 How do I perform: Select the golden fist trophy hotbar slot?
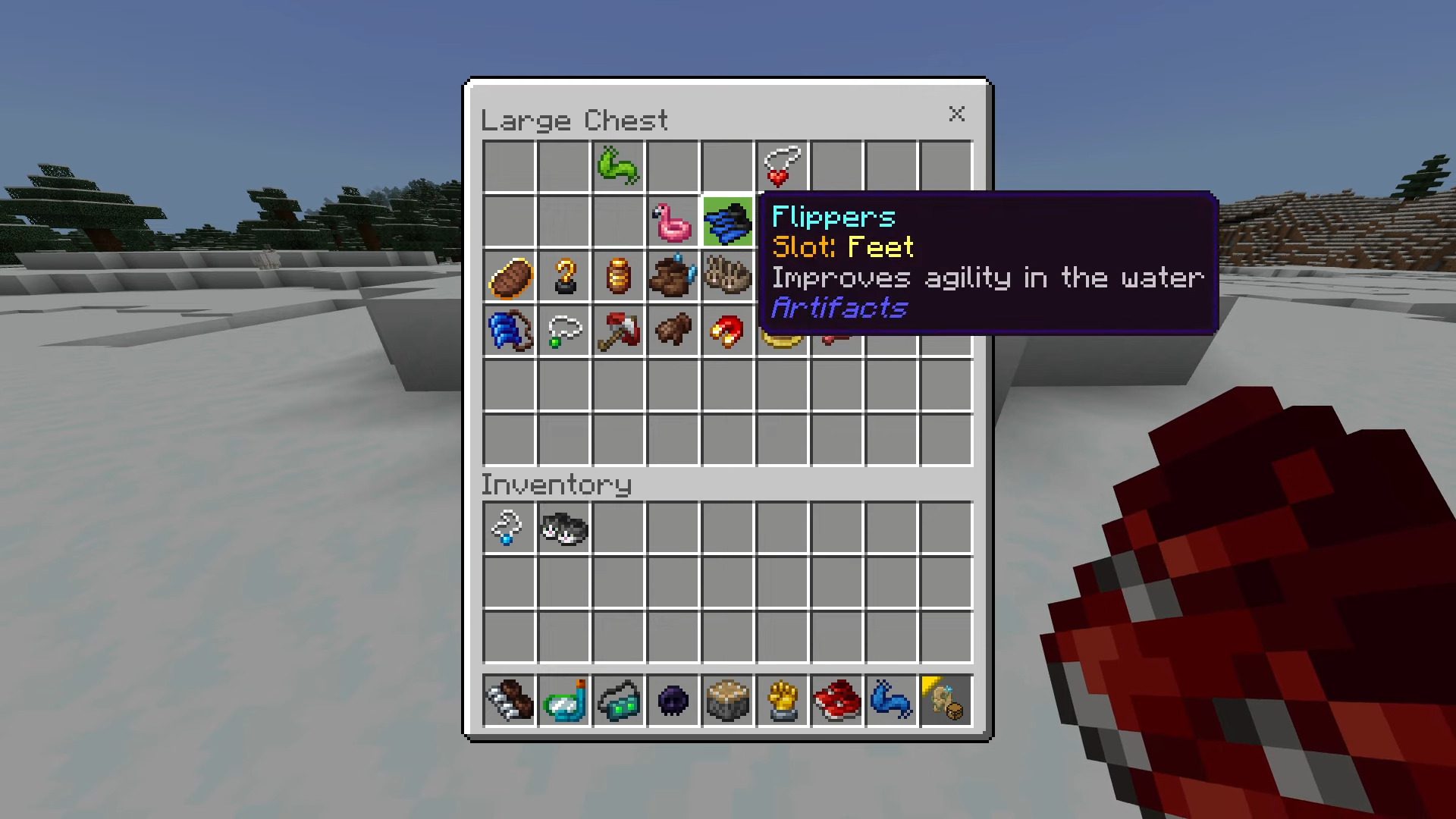tap(782, 701)
